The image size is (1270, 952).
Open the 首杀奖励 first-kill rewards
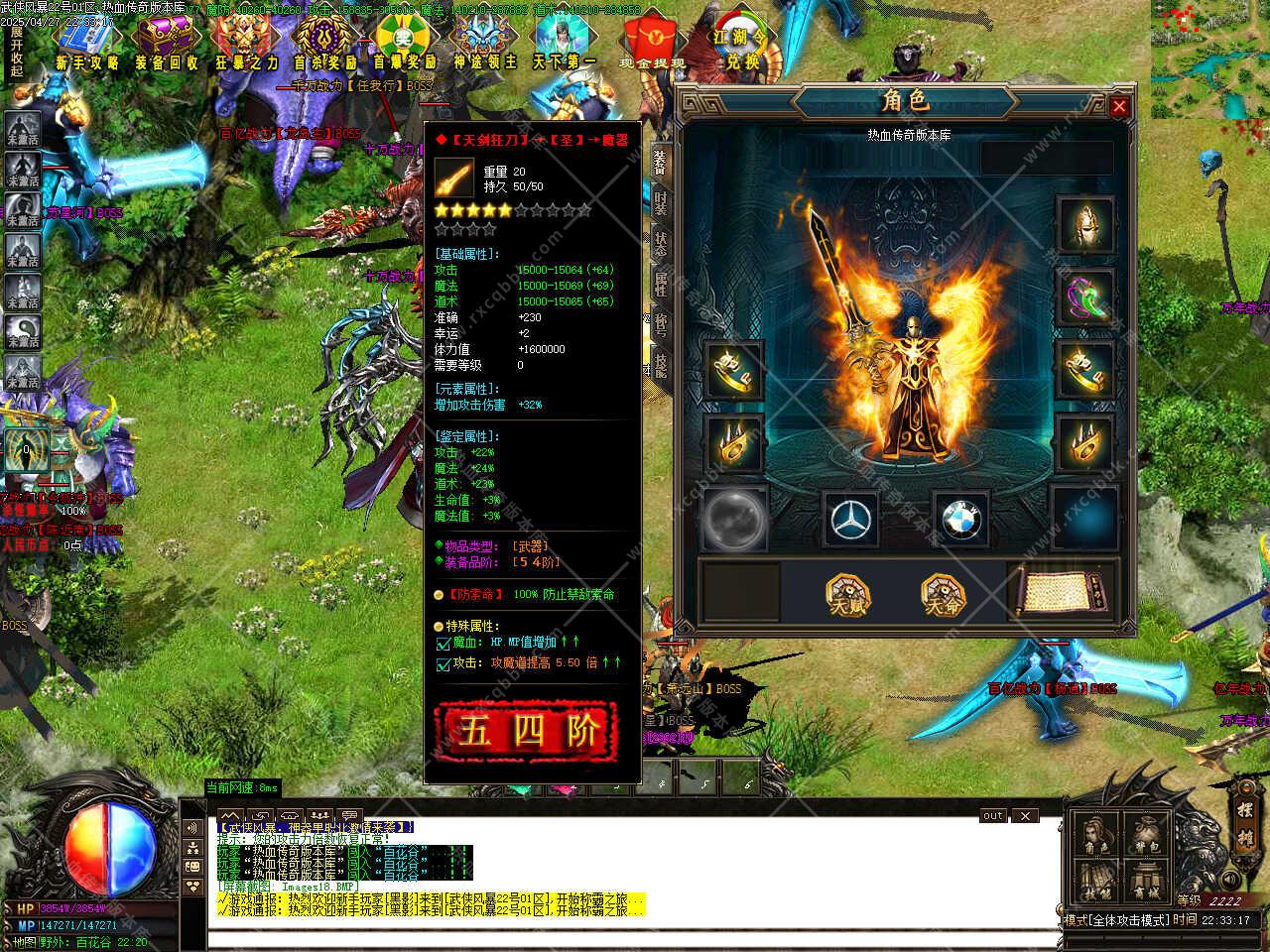[x=324, y=43]
